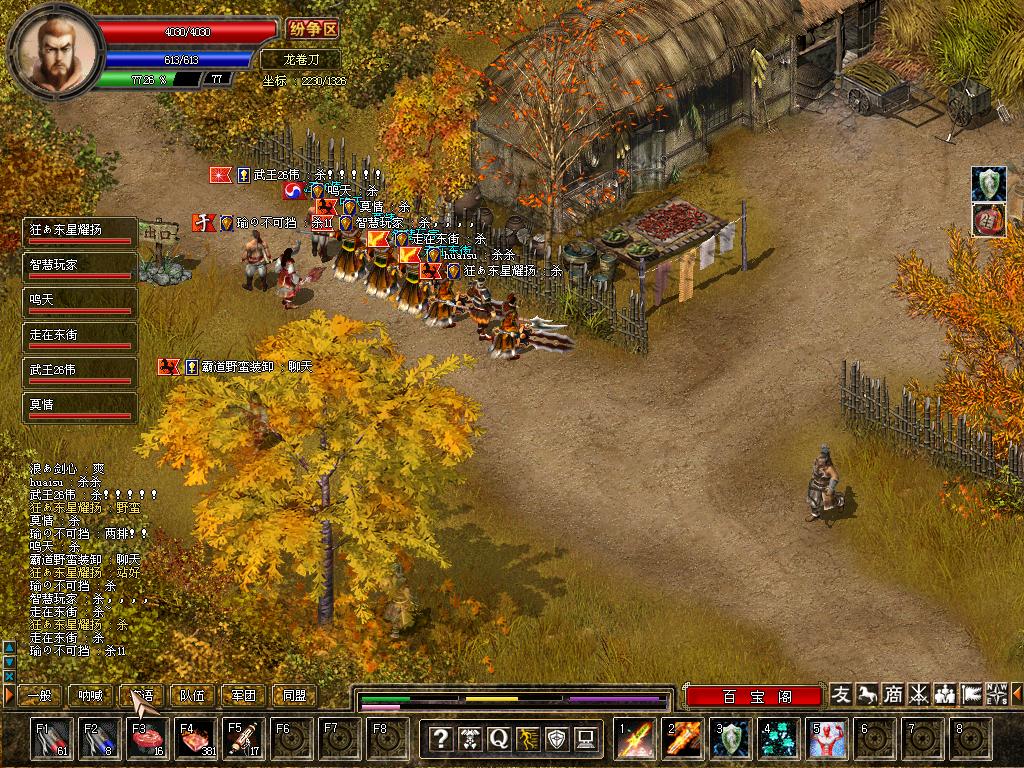This screenshot has height=768, width=1024.
Task: Activate the red warrior skill in slot 5
Action: point(829,738)
